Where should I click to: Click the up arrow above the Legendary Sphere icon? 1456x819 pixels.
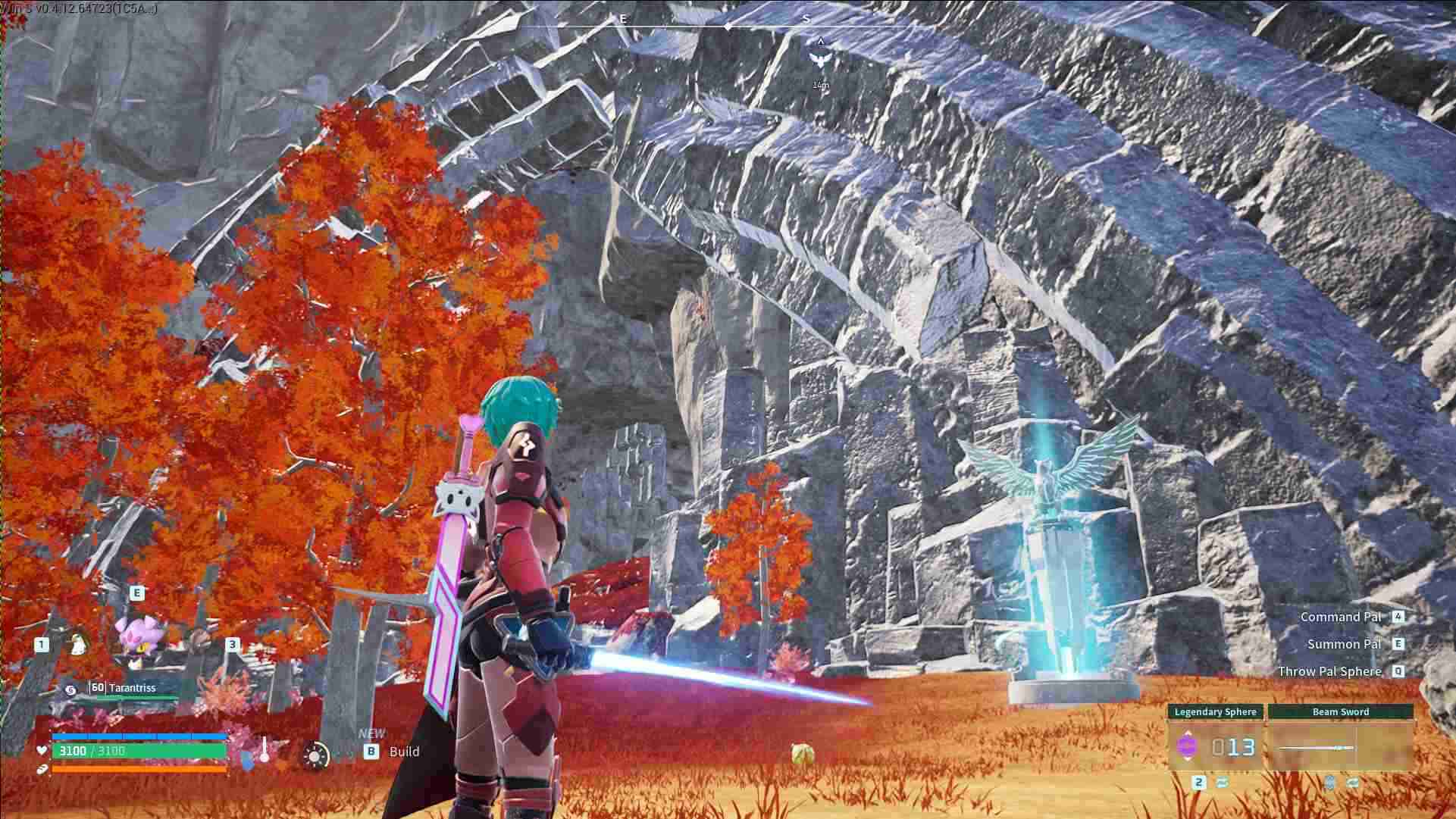pyautogui.click(x=1188, y=733)
